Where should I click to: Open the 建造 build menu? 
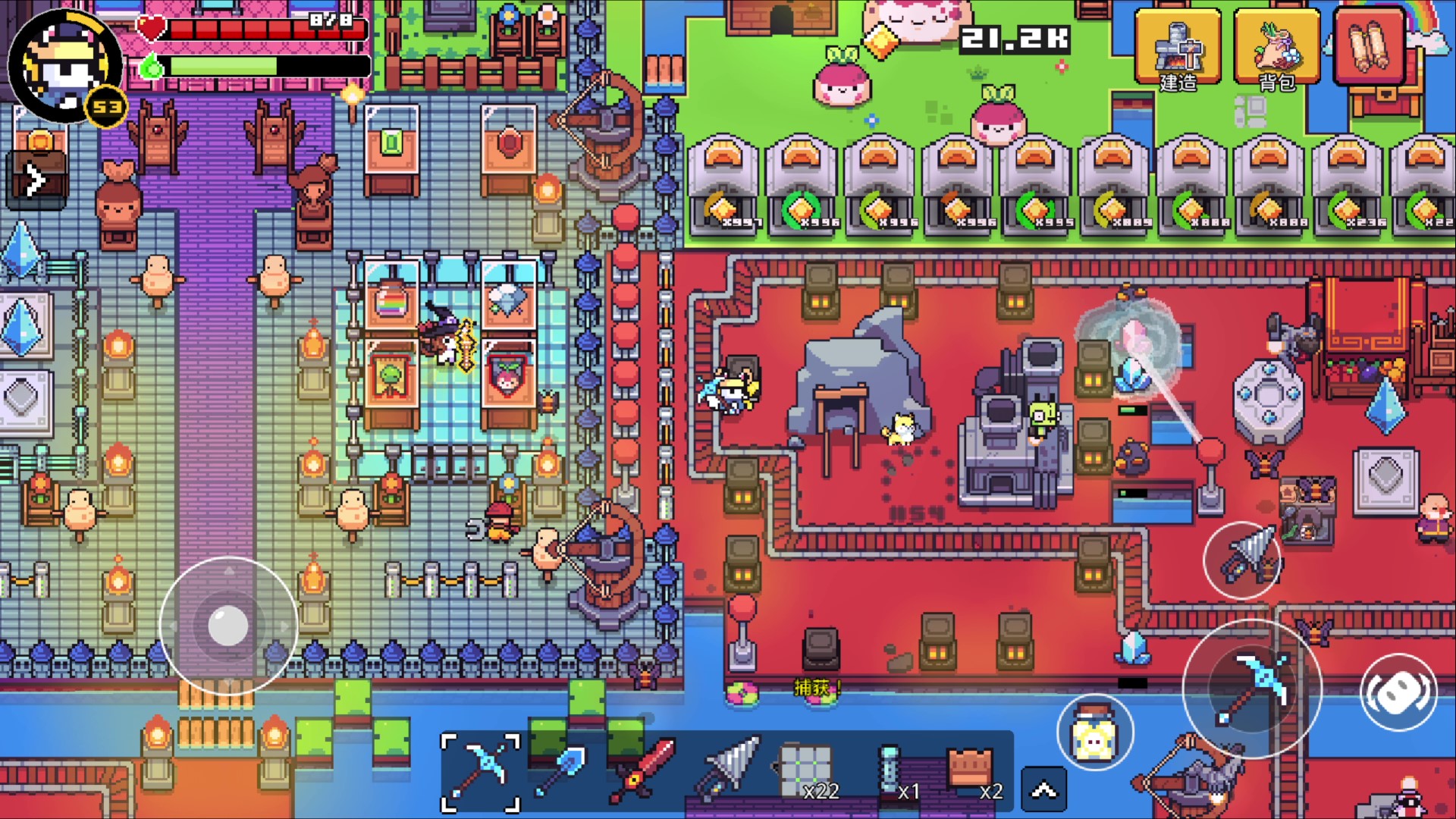click(1177, 49)
